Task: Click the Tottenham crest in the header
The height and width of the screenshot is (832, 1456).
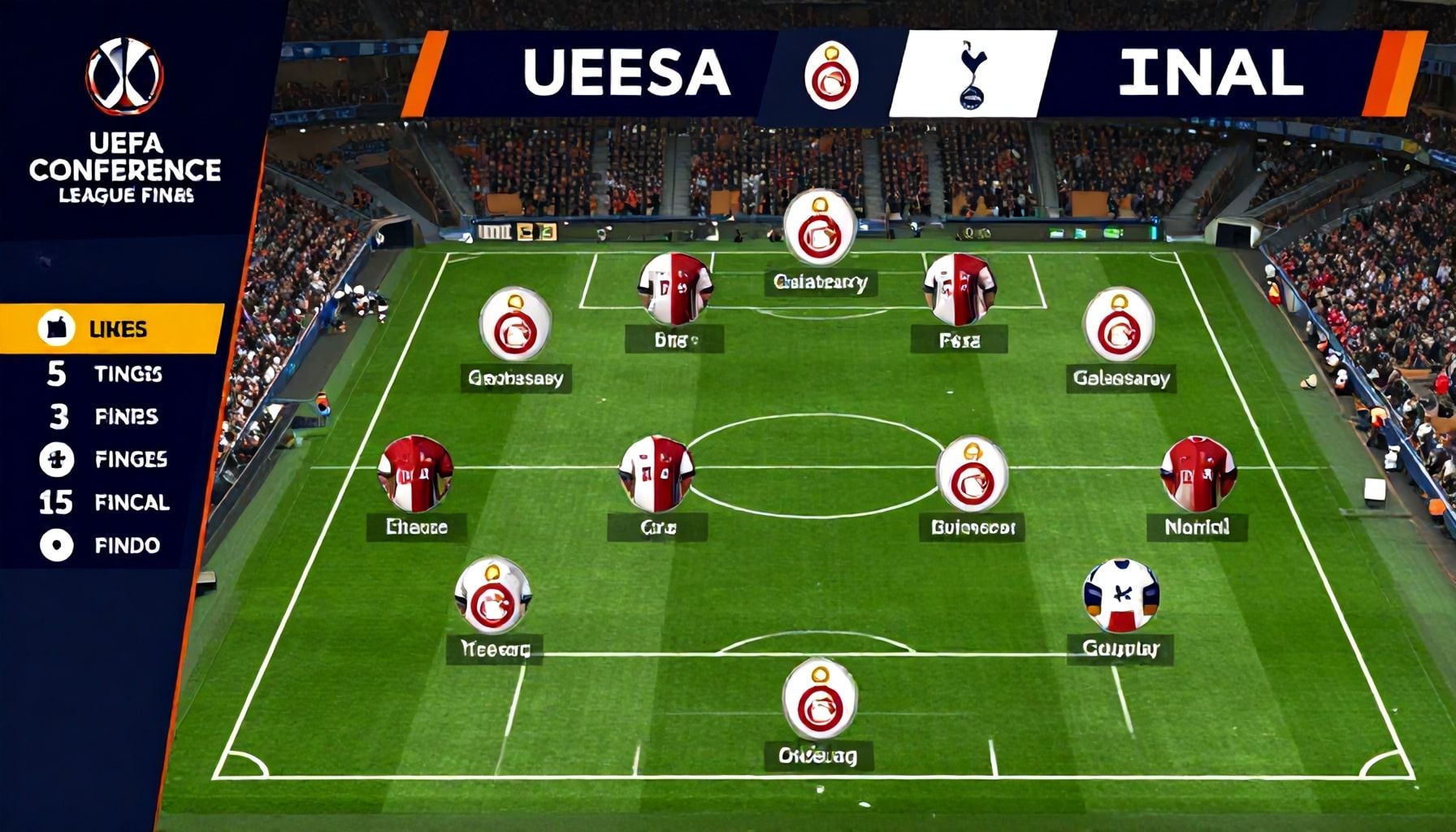Action: point(969,75)
